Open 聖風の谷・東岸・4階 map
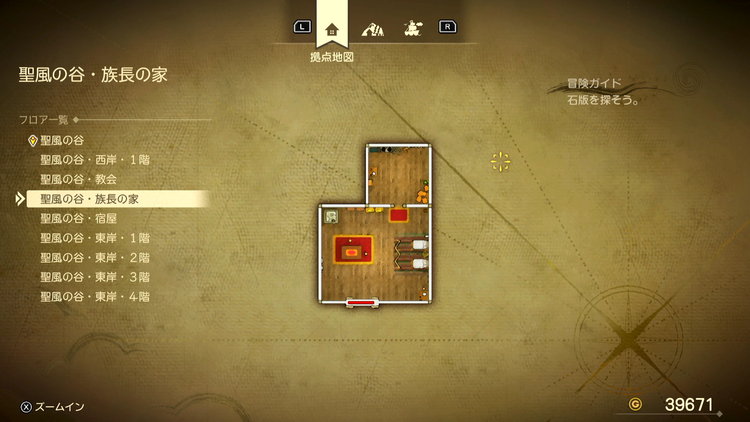Image resolution: width=750 pixels, height=422 pixels. (x=95, y=296)
